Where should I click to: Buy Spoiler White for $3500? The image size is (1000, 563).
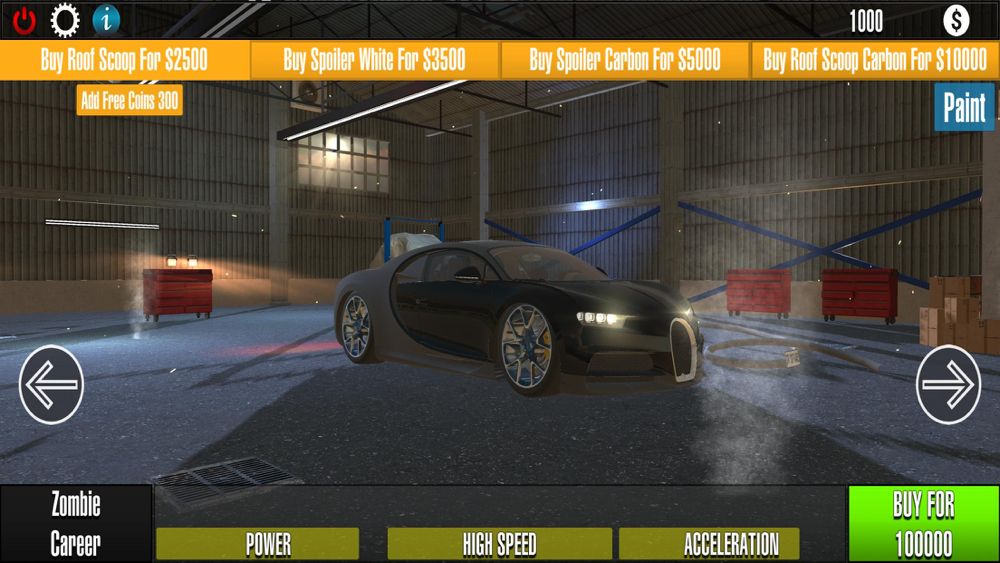pos(375,60)
